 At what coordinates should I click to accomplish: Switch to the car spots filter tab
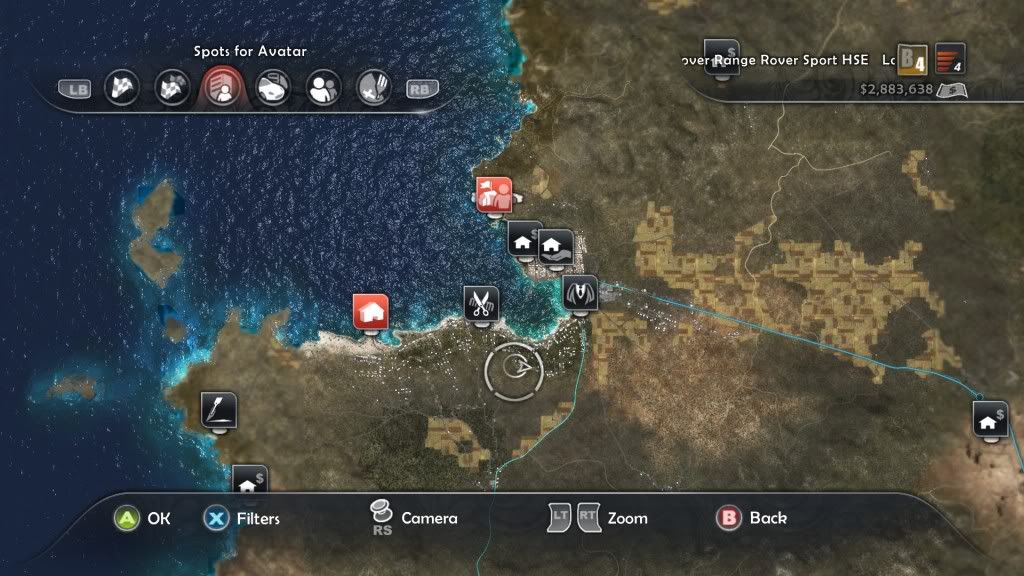(272, 88)
